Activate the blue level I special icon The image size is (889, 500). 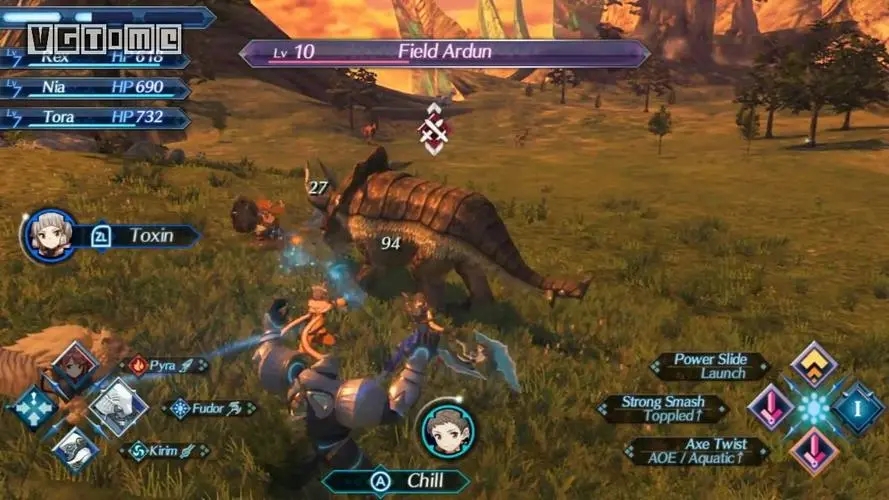point(858,408)
